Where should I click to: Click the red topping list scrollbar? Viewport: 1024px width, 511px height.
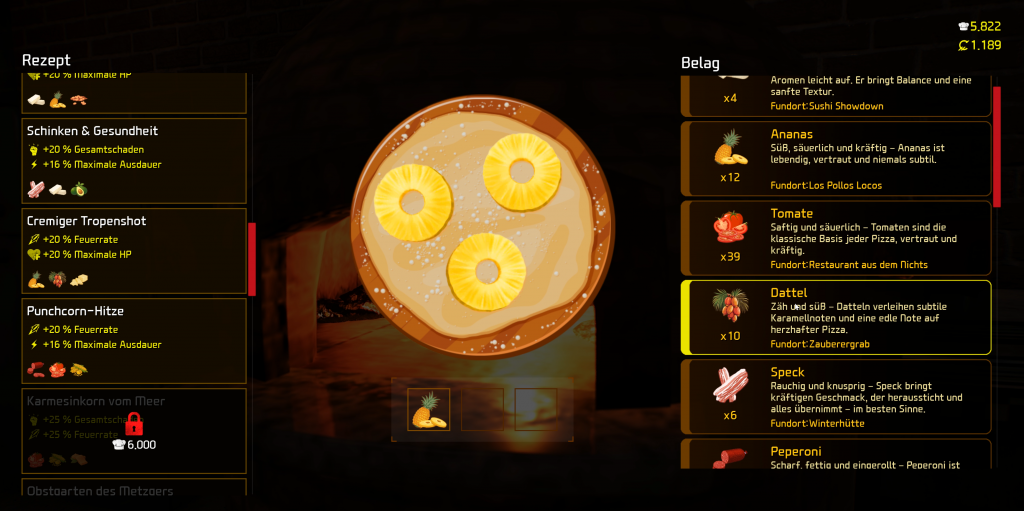point(996,146)
